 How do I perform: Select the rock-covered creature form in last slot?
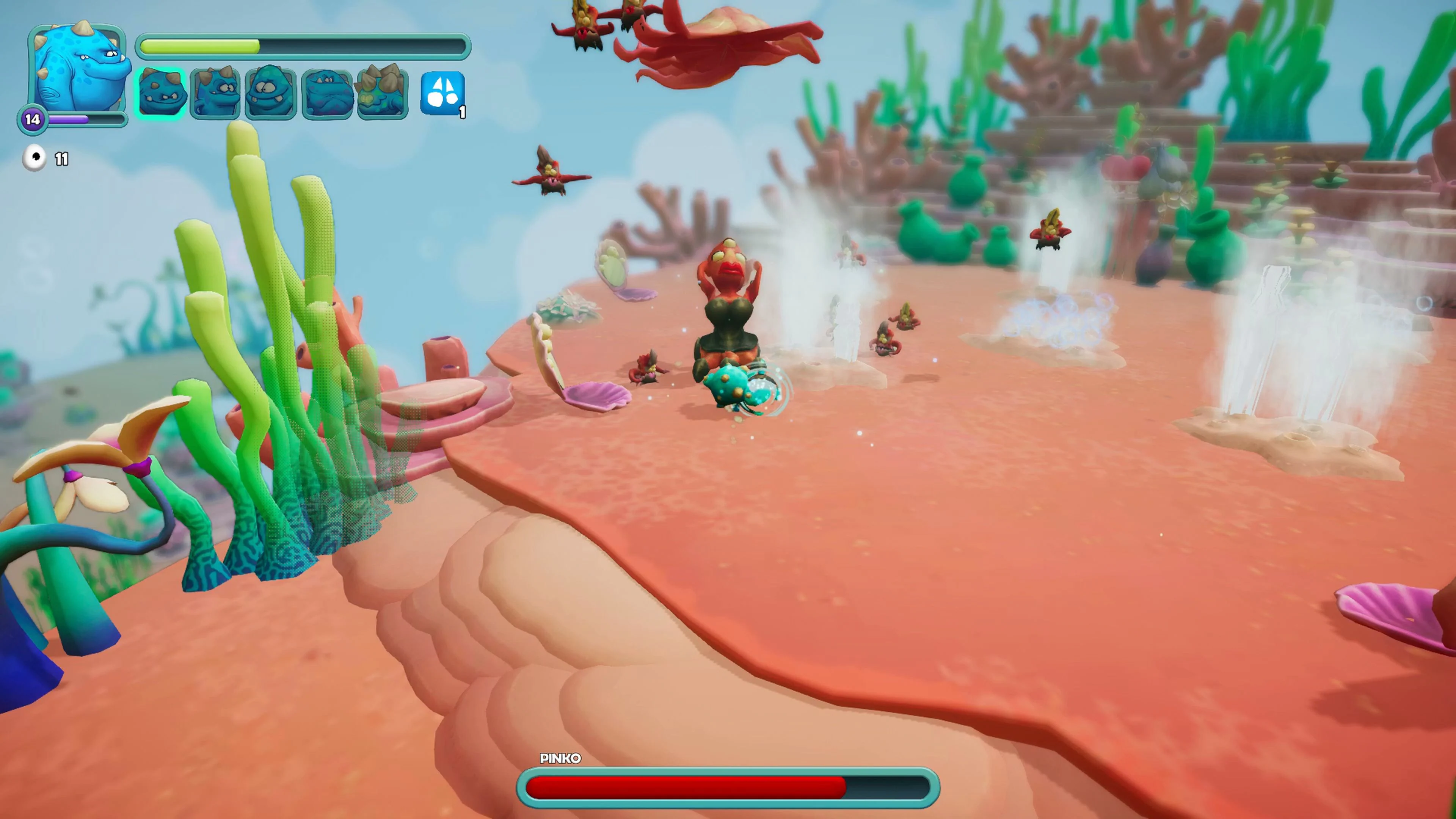click(x=383, y=92)
